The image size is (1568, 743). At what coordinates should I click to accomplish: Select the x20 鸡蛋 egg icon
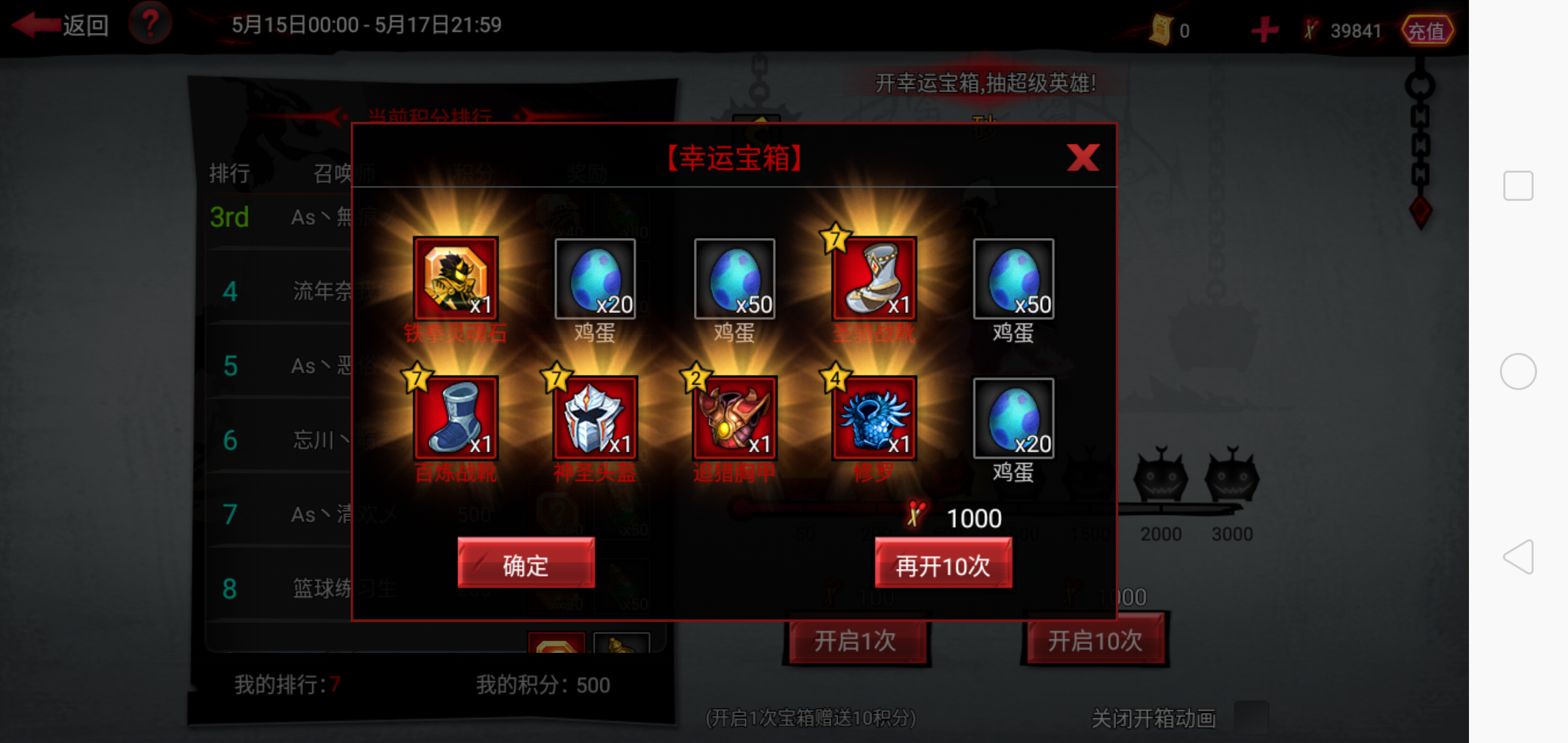point(596,280)
